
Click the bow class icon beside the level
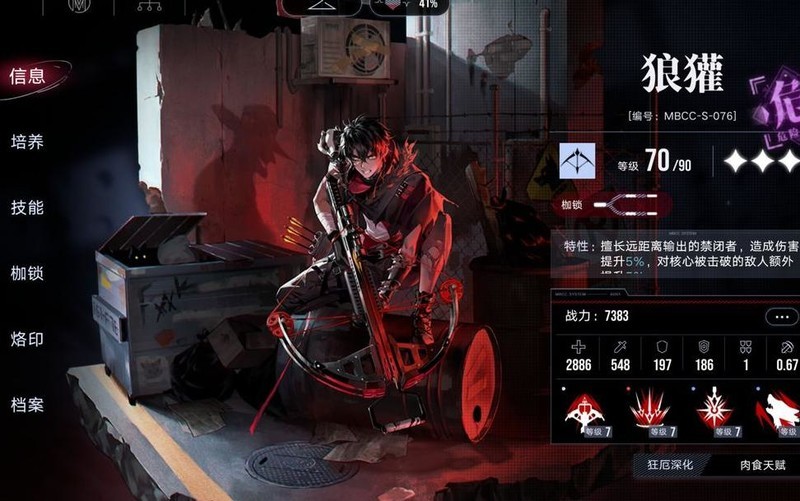tap(578, 160)
